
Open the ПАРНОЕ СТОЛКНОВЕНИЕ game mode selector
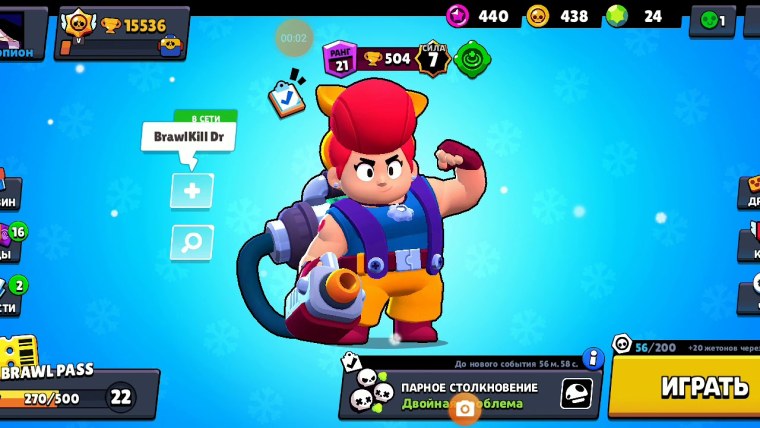pos(470,392)
